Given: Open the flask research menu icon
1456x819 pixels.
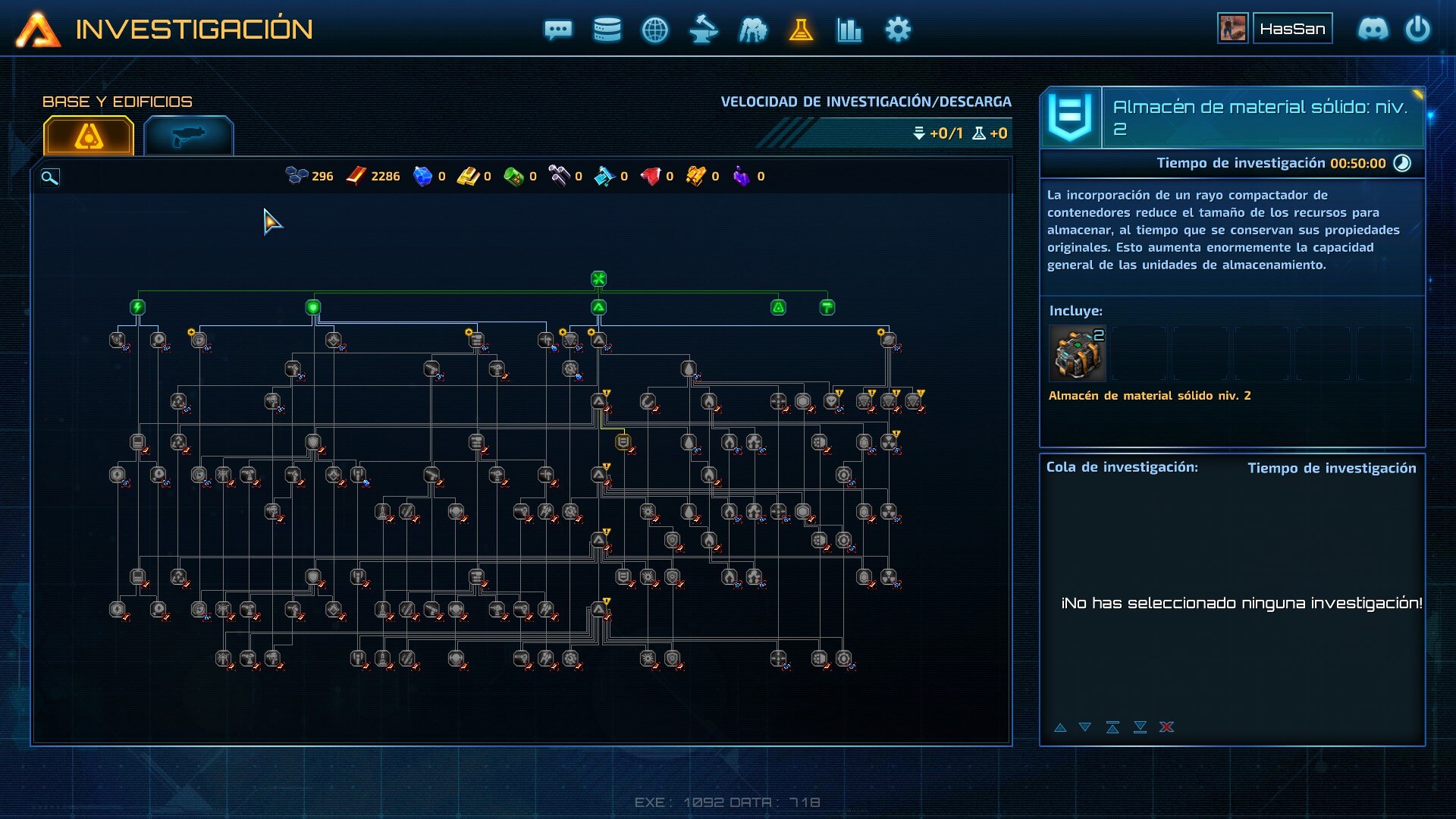Looking at the screenshot, I should 801,30.
